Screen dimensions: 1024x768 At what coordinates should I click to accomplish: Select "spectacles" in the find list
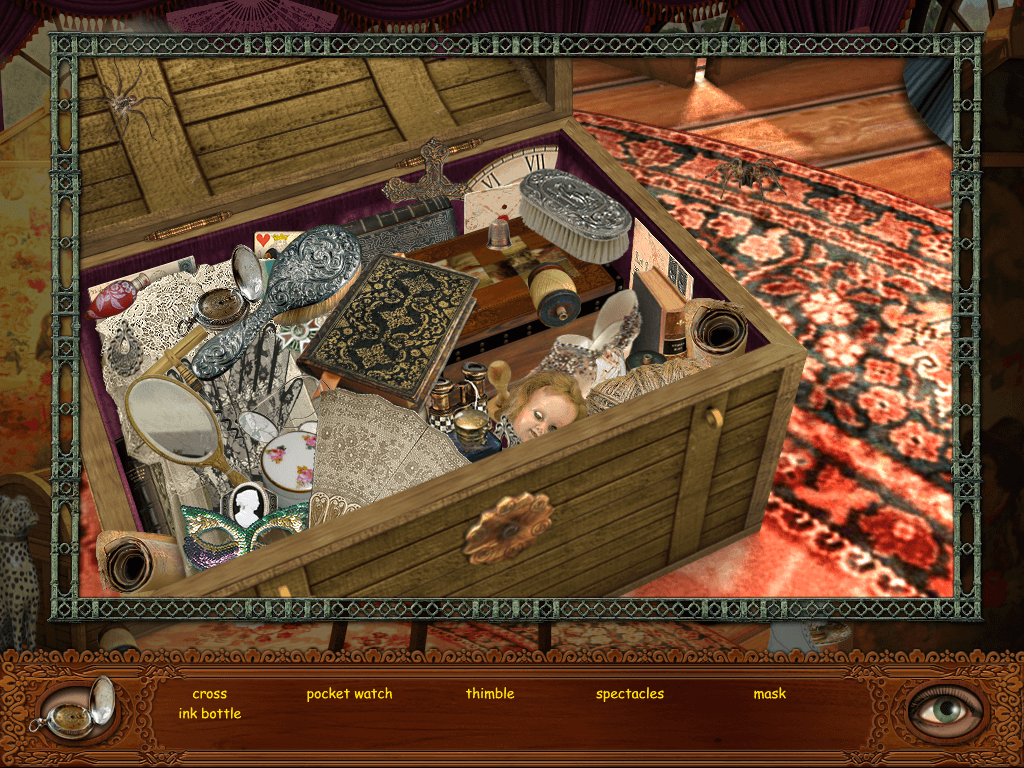630,694
